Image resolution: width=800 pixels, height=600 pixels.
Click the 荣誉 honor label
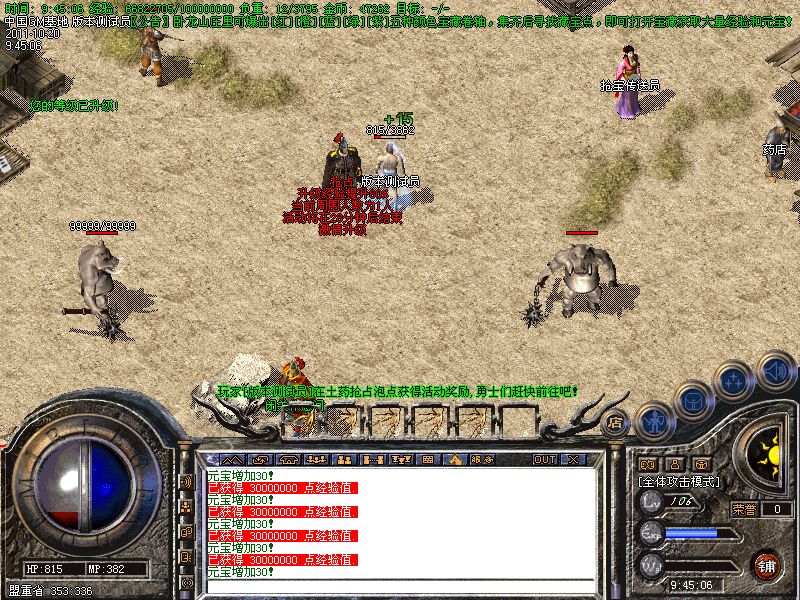pyautogui.click(x=743, y=509)
